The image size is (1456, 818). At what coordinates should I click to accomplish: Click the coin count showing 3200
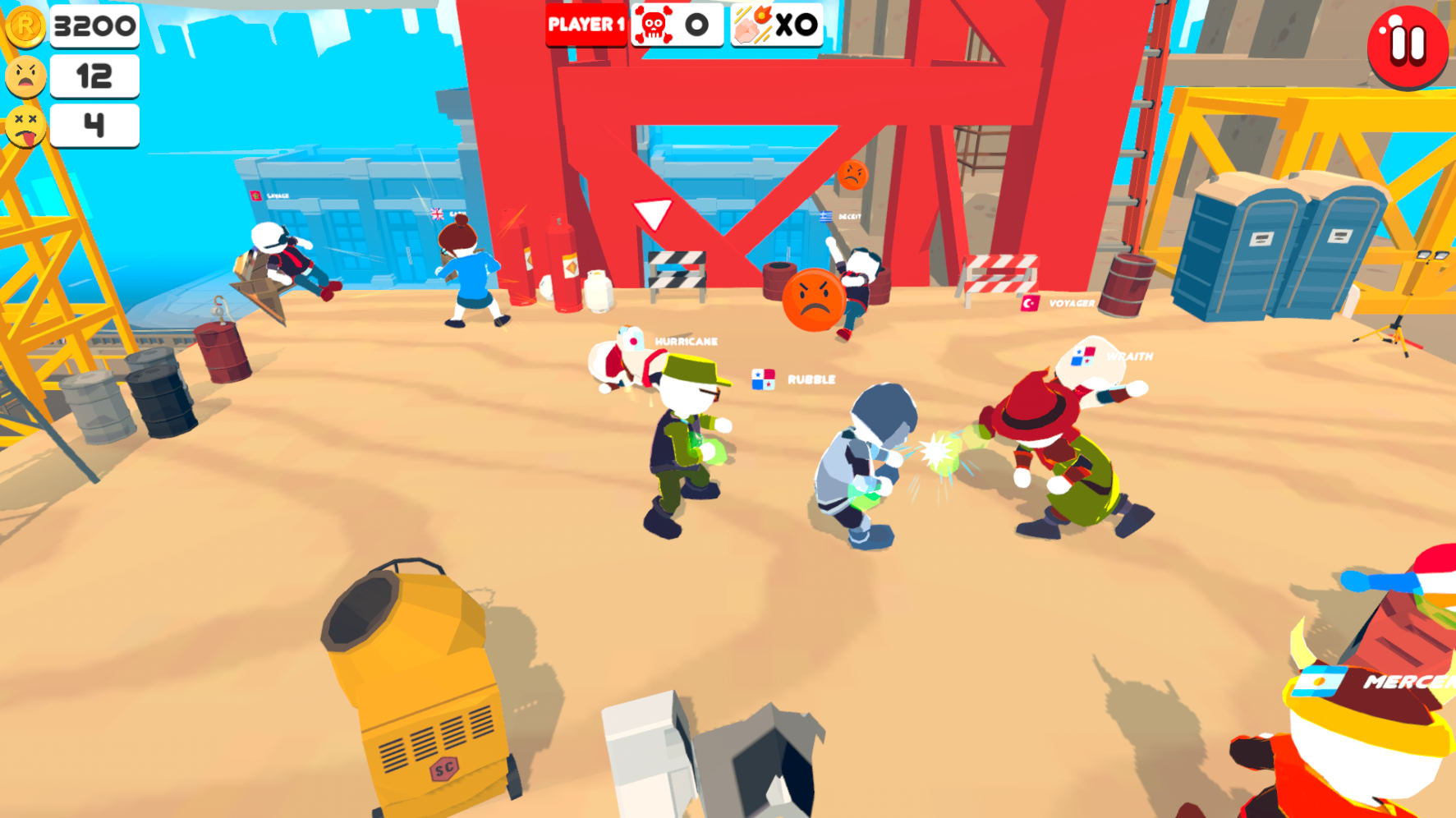pyautogui.click(x=93, y=25)
